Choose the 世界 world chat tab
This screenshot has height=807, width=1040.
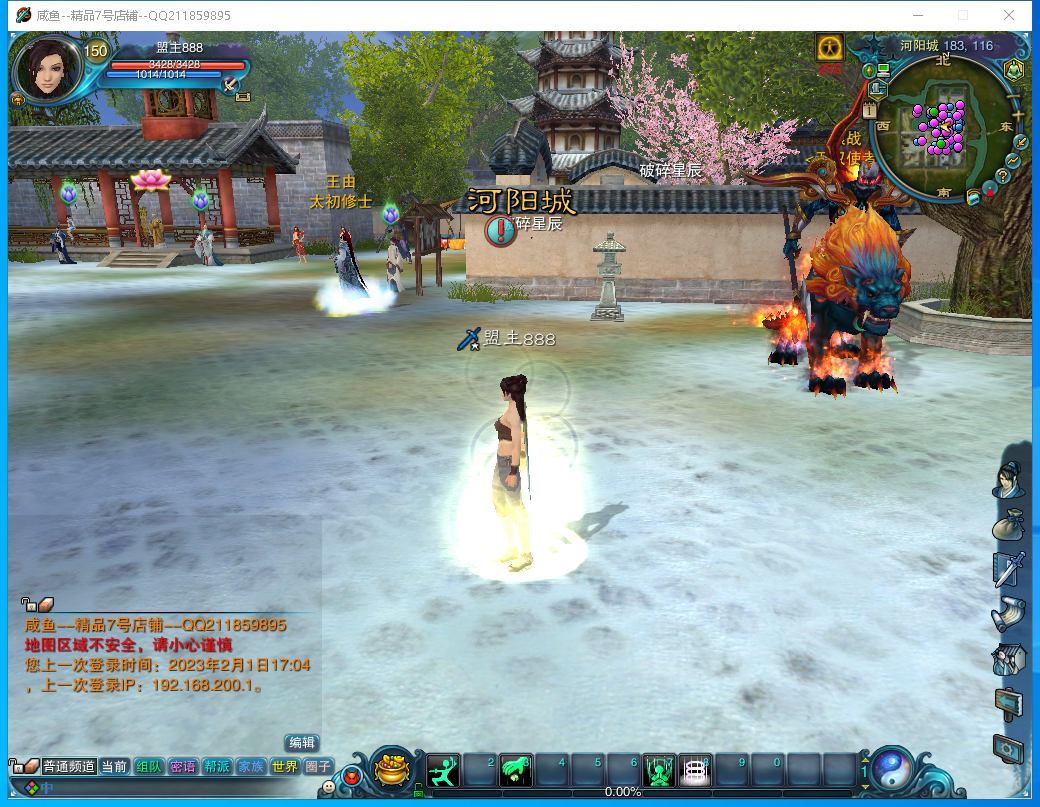284,766
